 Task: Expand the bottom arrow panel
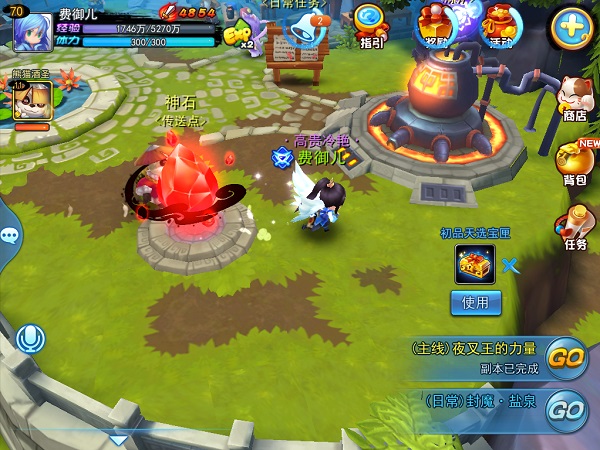click(x=118, y=439)
